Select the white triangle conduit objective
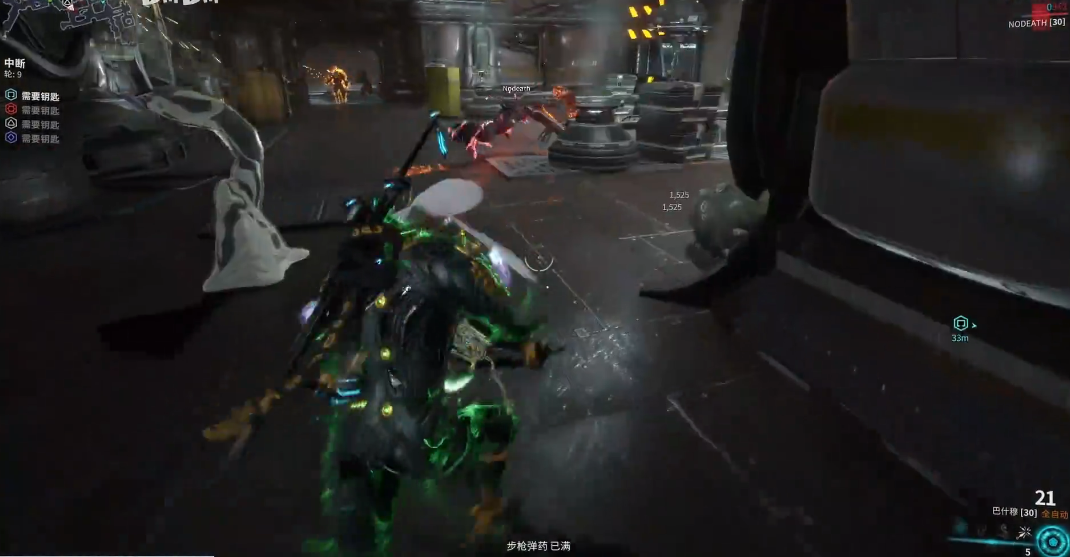The height and width of the screenshot is (557, 1070). [11, 124]
